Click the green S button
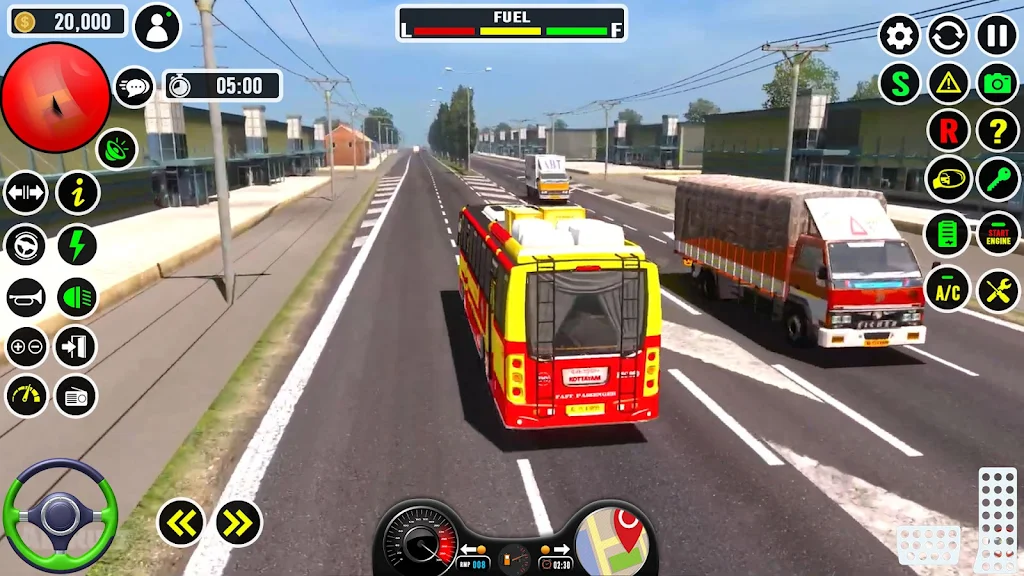 point(899,84)
